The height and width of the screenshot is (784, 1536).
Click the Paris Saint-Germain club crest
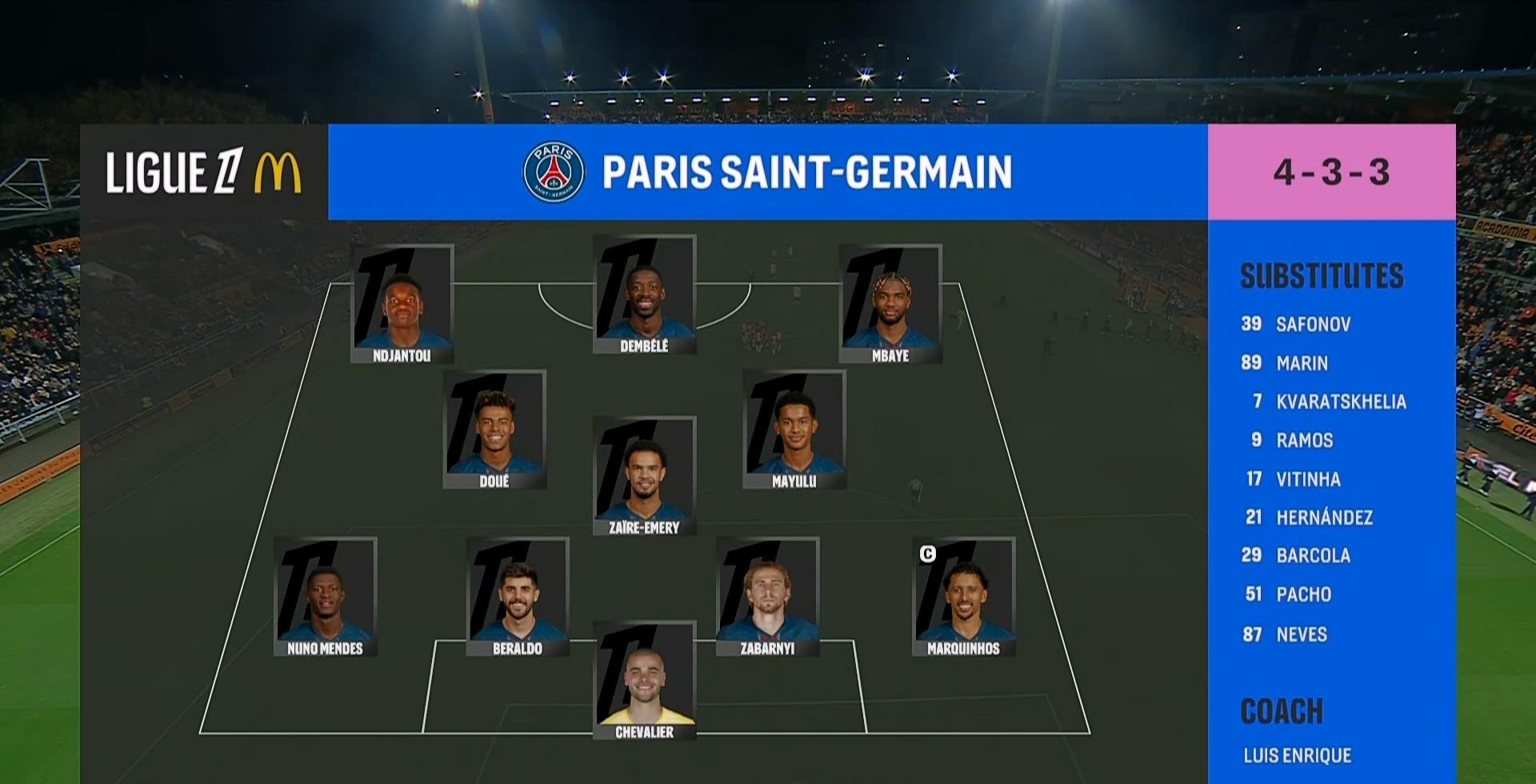point(553,172)
